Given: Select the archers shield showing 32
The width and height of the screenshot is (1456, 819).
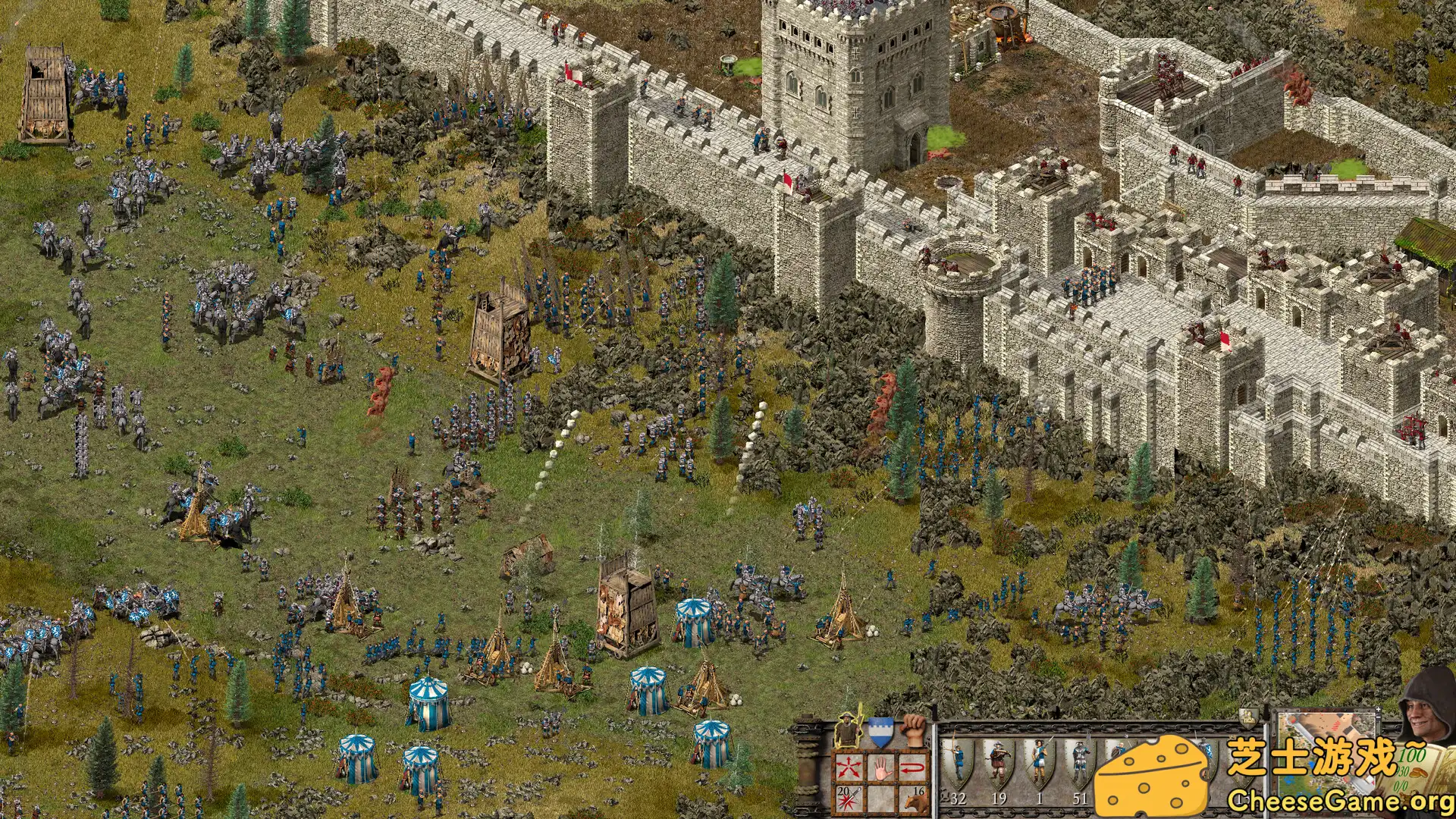Looking at the screenshot, I should click(959, 764).
